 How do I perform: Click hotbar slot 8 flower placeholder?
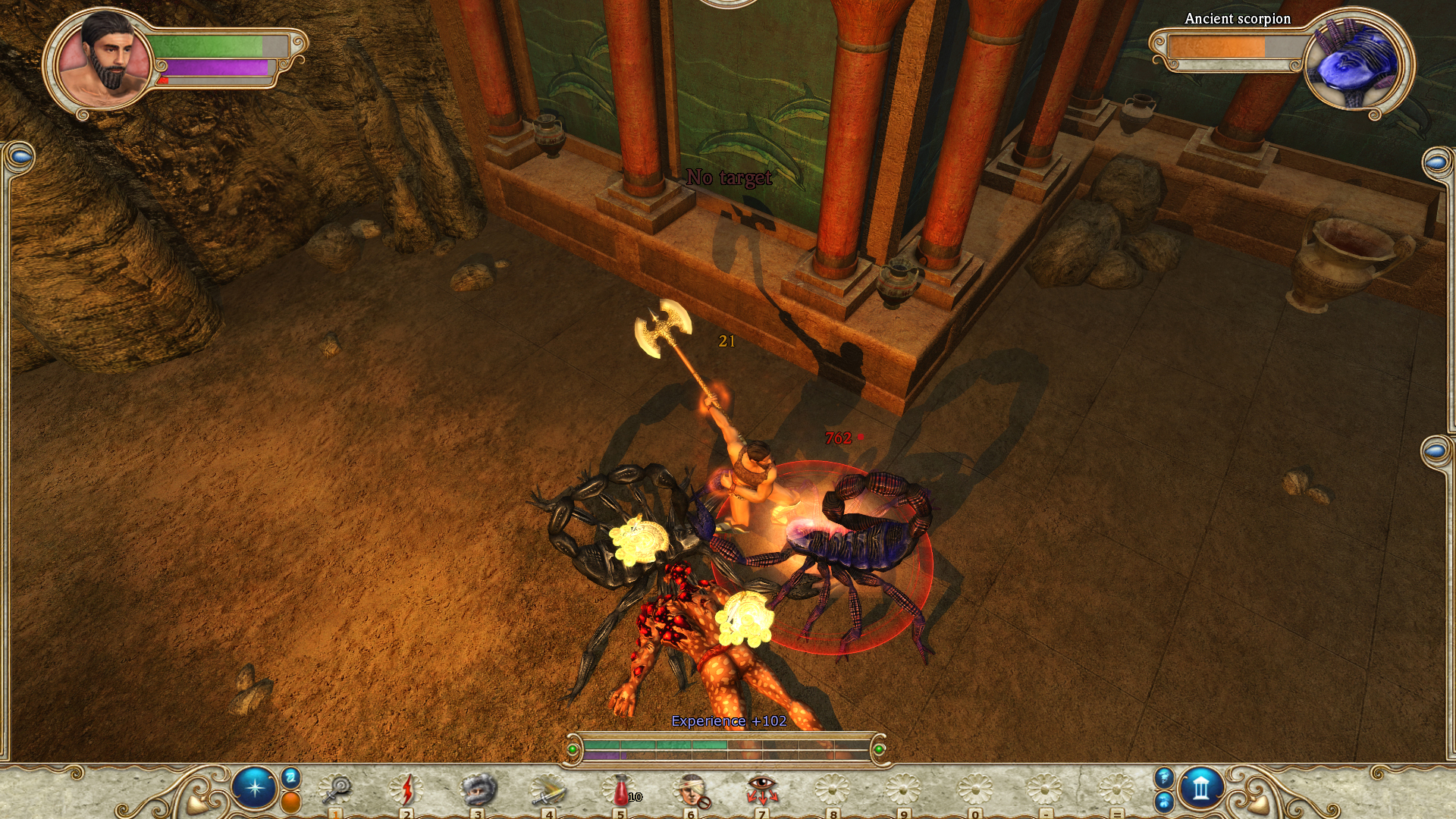pyautogui.click(x=833, y=790)
